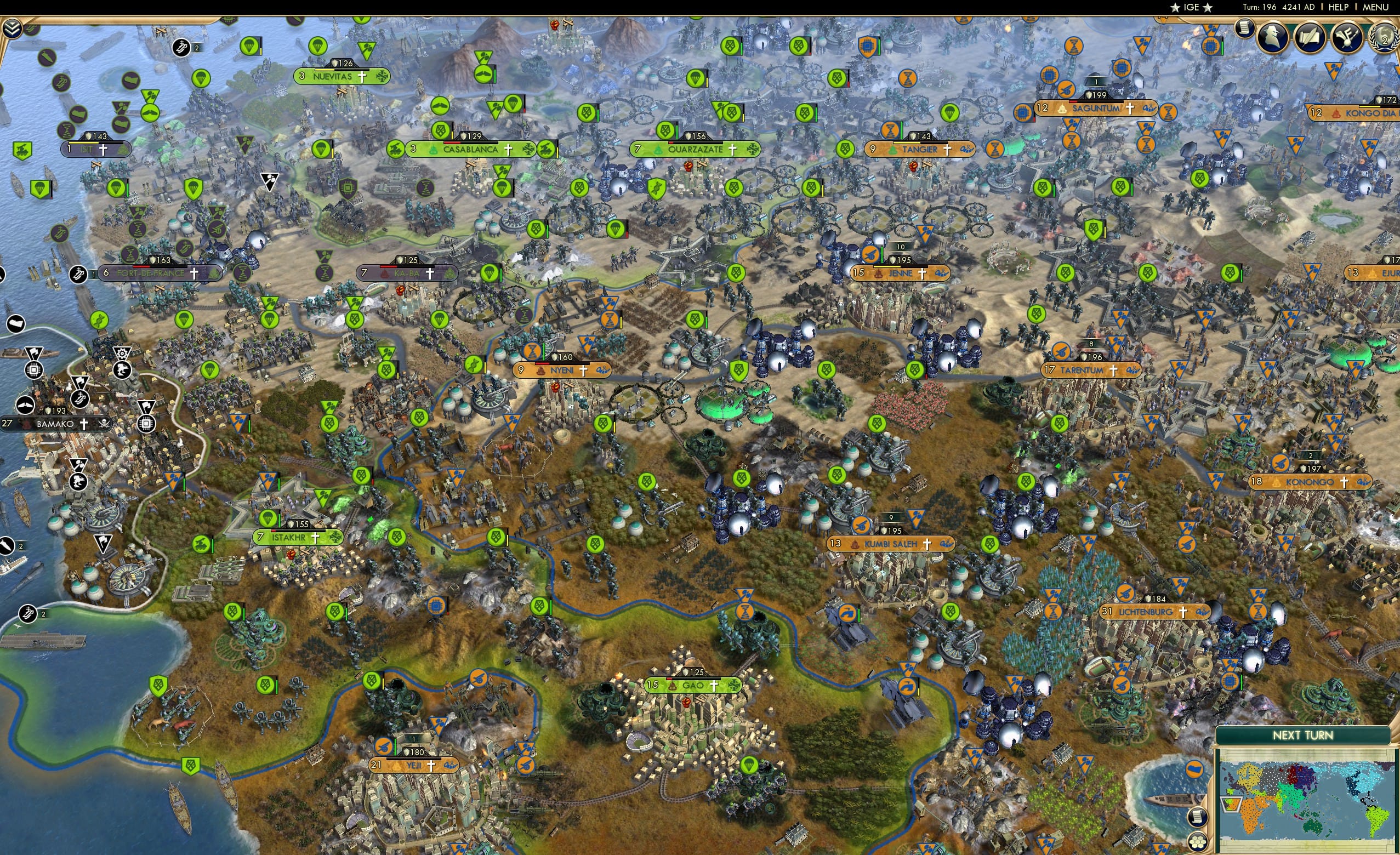Collapse notifications with the top-left double chevron
This screenshot has width=1400, height=855.
(13, 27)
